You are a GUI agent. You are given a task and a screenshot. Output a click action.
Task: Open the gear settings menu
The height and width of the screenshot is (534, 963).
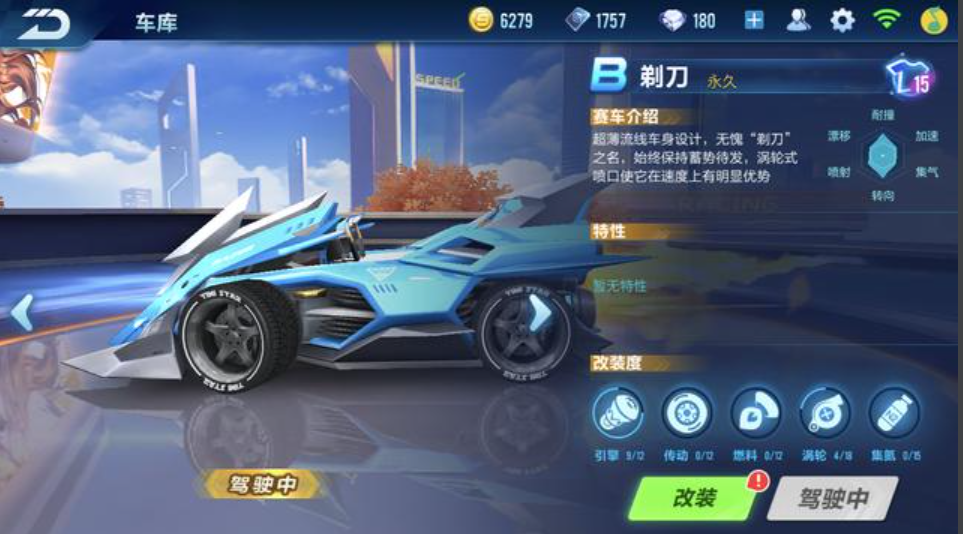tap(843, 20)
